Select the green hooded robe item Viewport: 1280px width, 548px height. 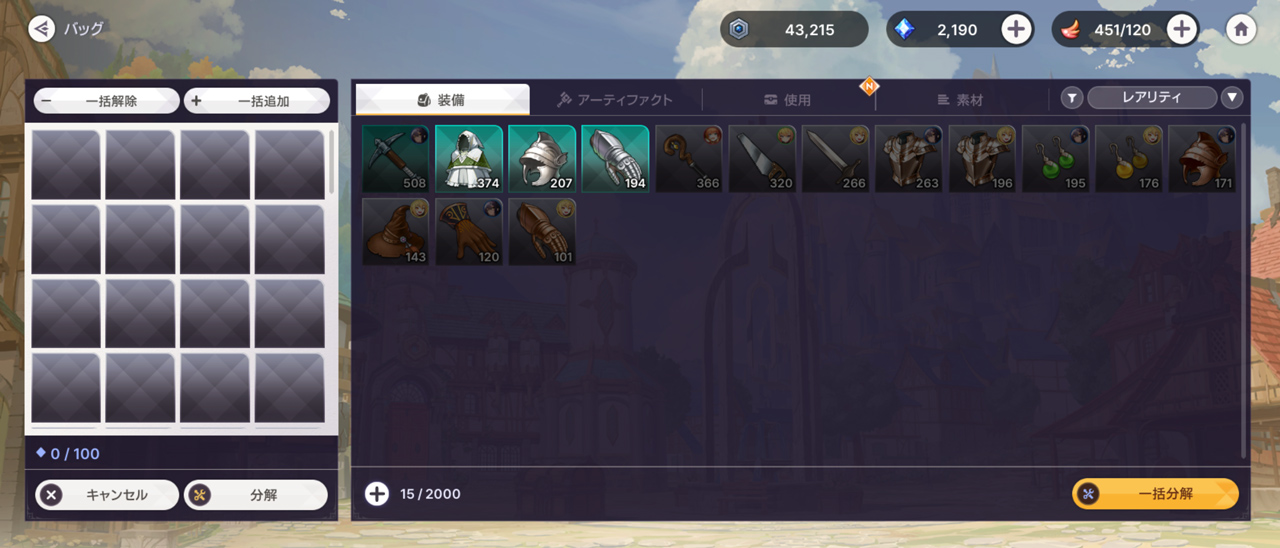(x=468, y=158)
